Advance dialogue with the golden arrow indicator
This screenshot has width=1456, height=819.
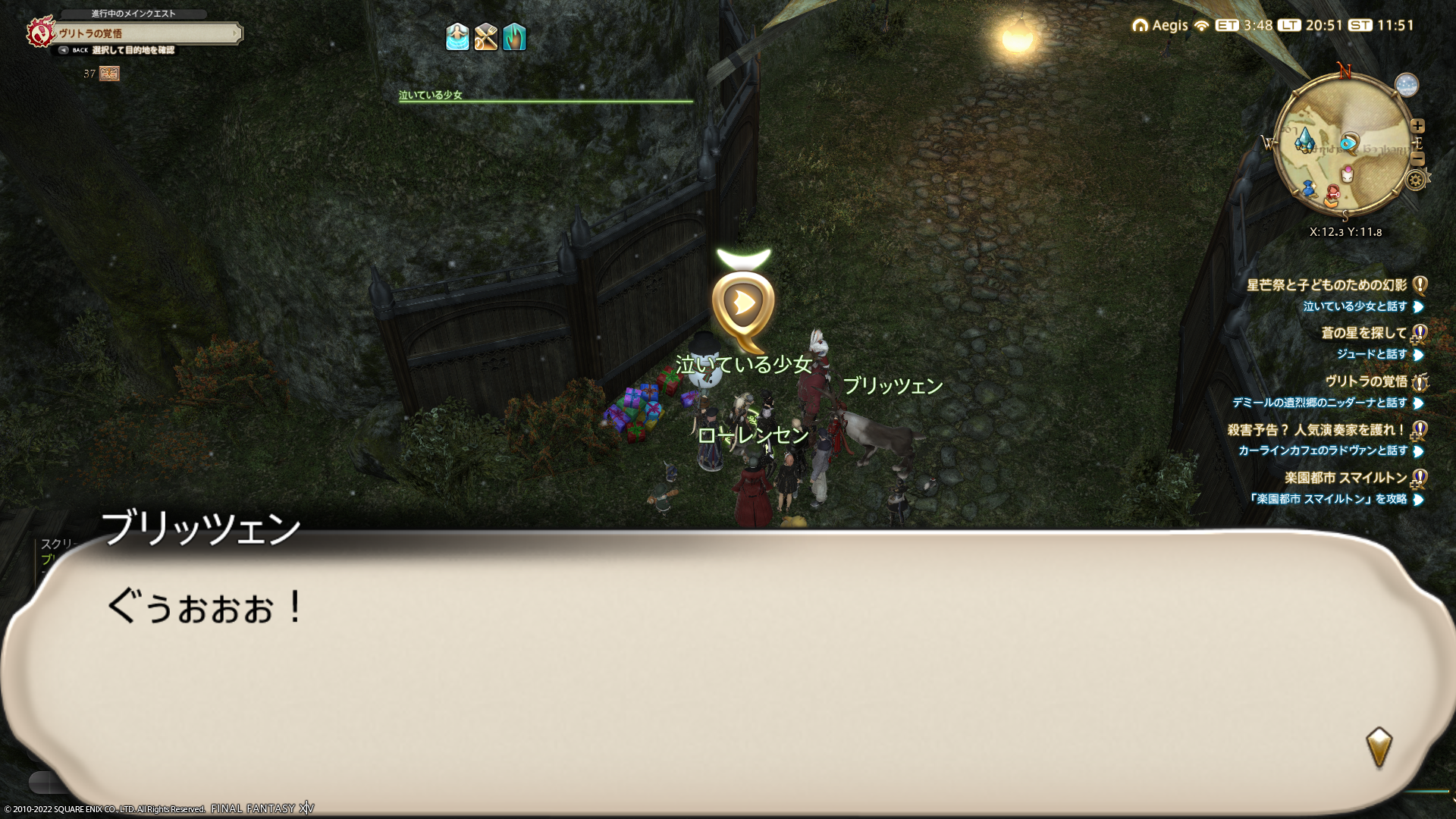coord(1379,747)
